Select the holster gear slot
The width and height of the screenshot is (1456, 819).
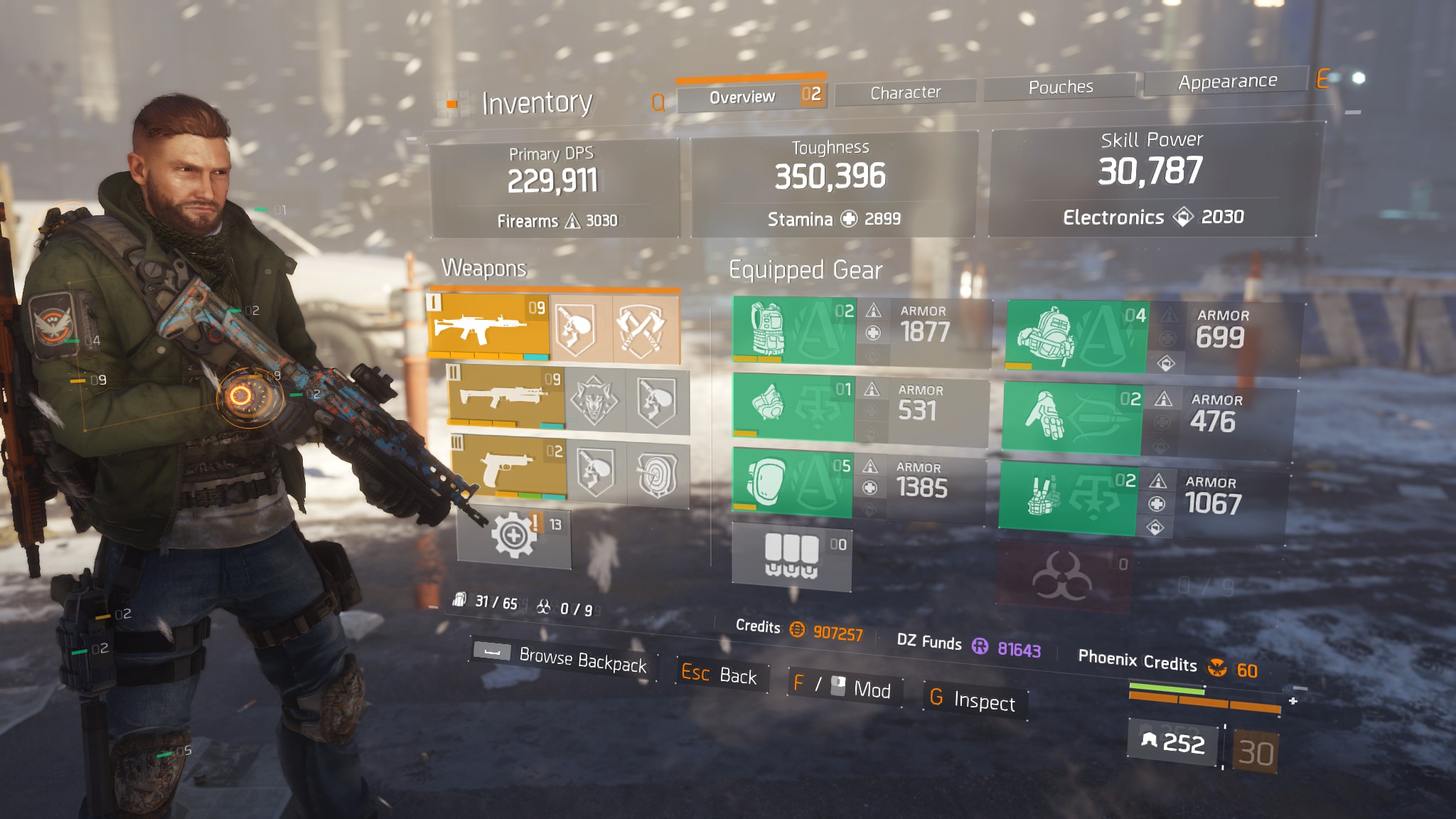click(1068, 498)
